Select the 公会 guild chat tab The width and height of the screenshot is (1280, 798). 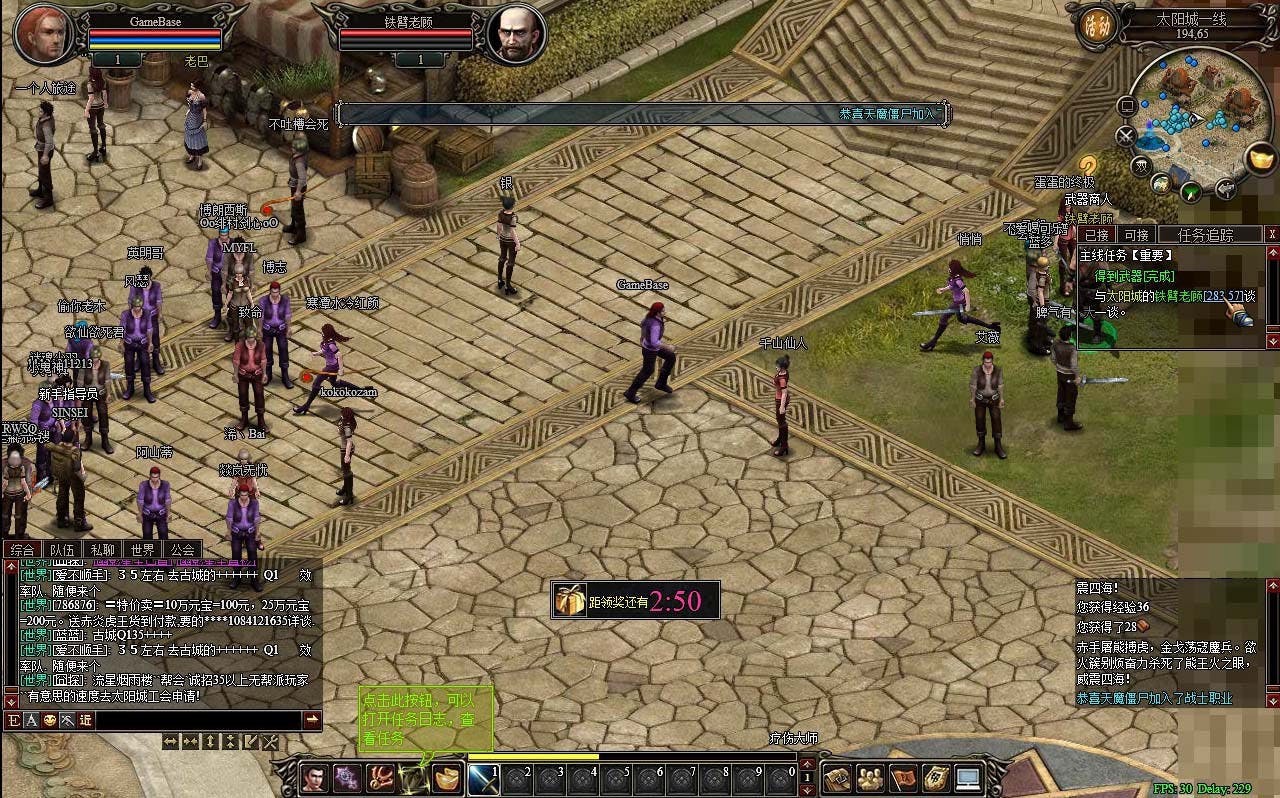tap(182, 549)
